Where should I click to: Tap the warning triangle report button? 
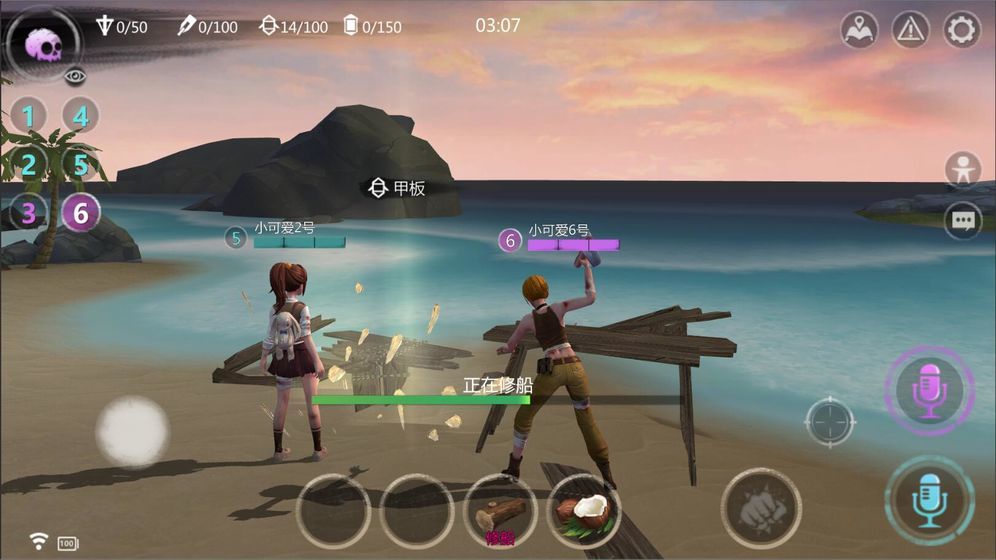(910, 30)
